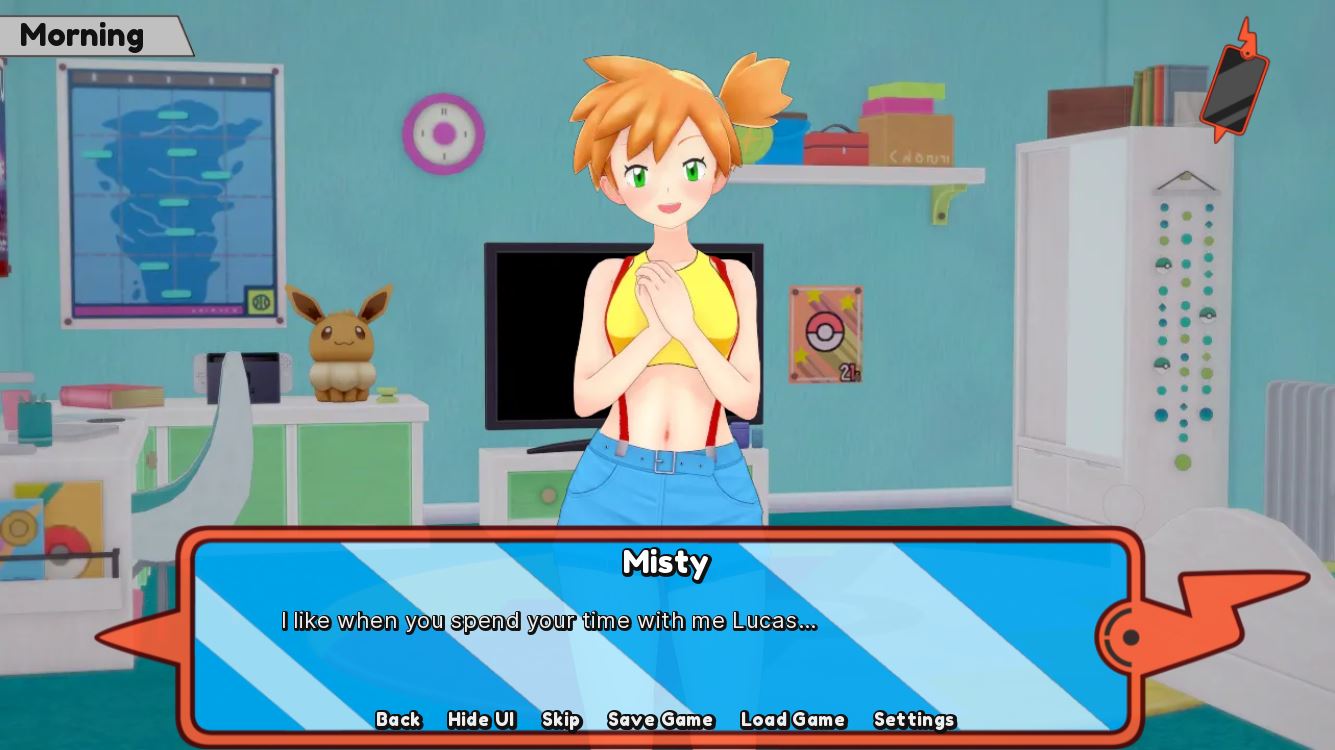Screen dimensions: 1335x750
Task: Open the Load Game menu
Action: (792, 719)
